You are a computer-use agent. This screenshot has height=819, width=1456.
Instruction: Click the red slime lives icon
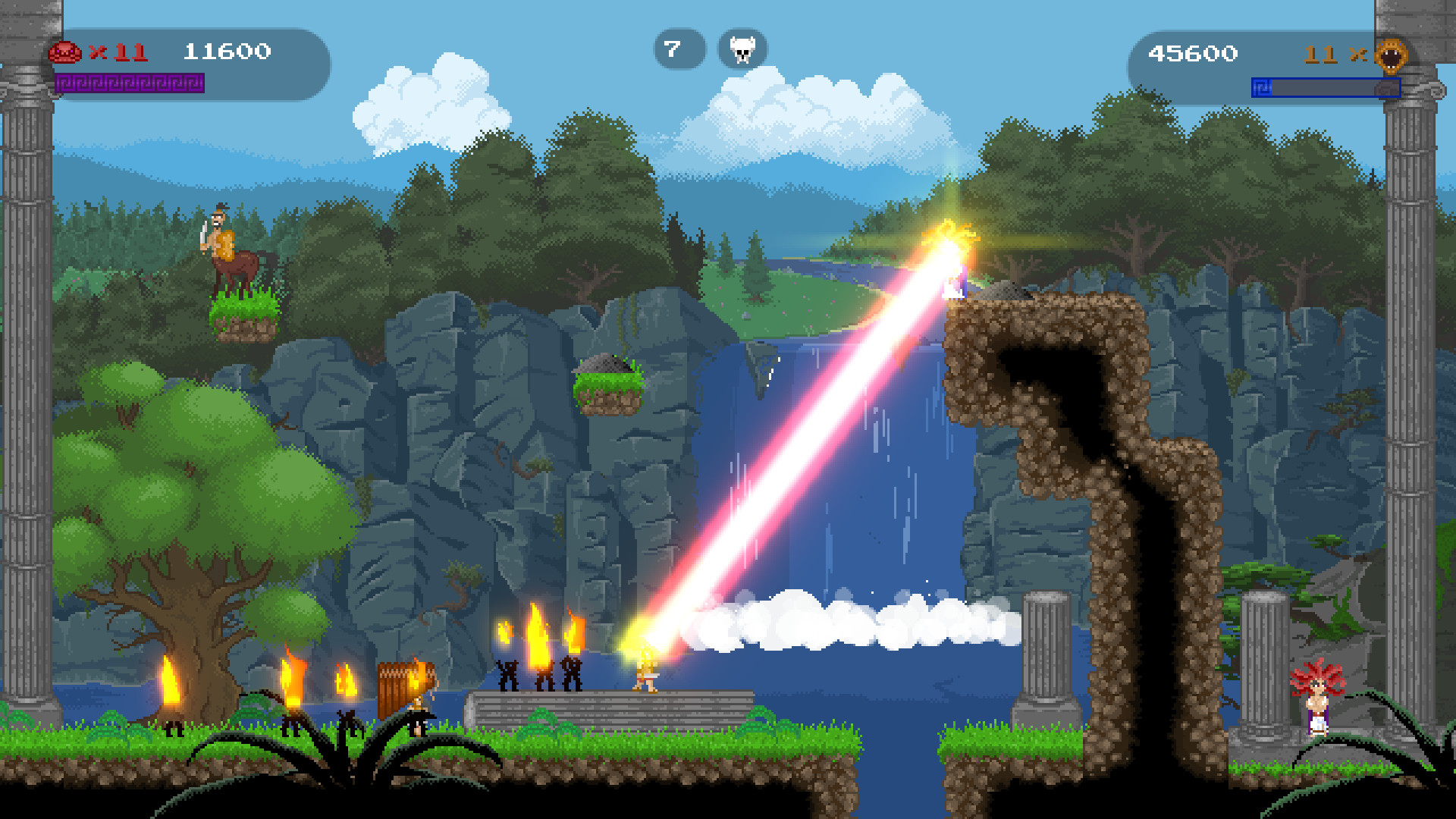pos(64,52)
